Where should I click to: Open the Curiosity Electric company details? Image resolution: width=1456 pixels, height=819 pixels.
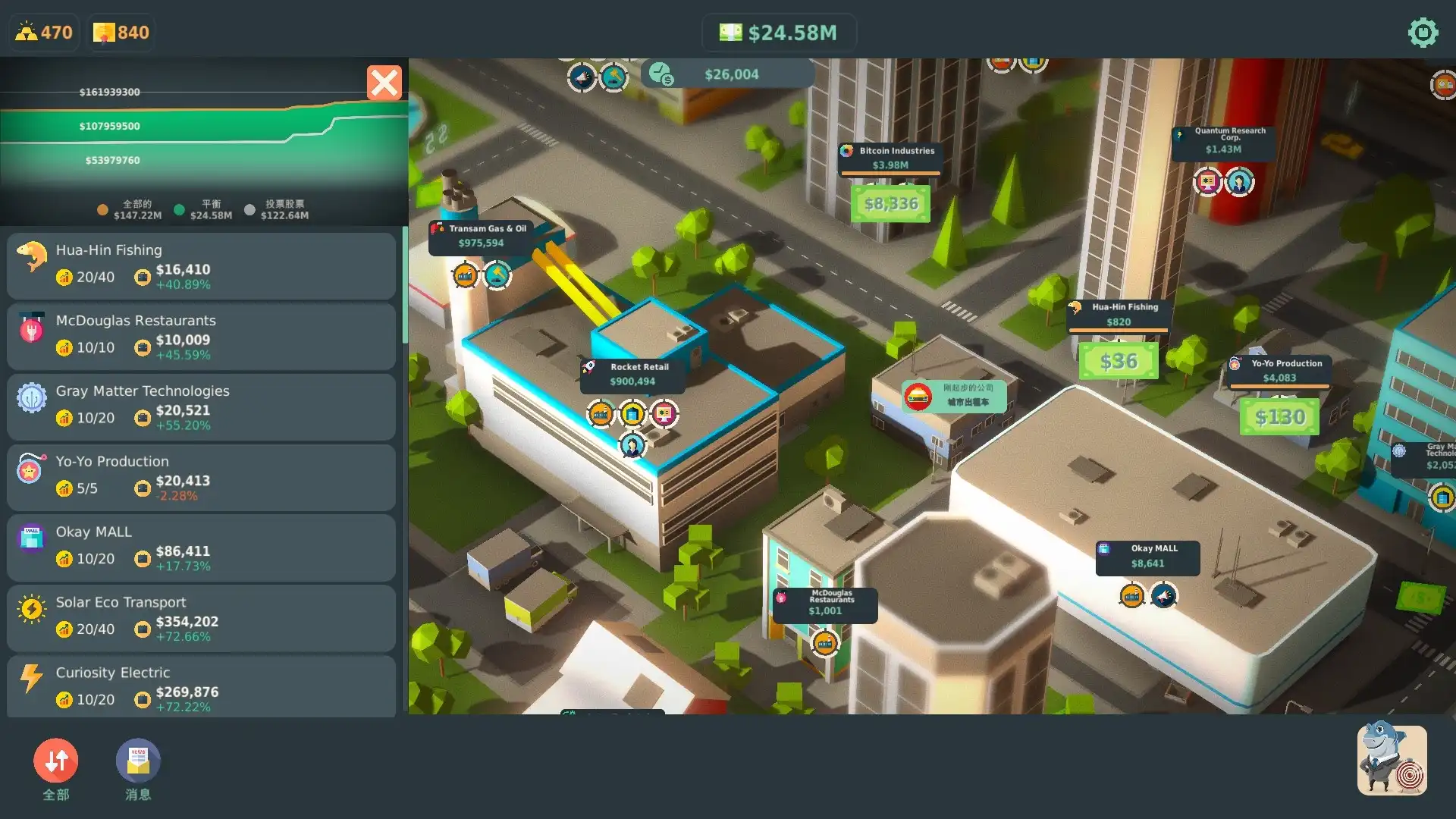click(x=201, y=685)
